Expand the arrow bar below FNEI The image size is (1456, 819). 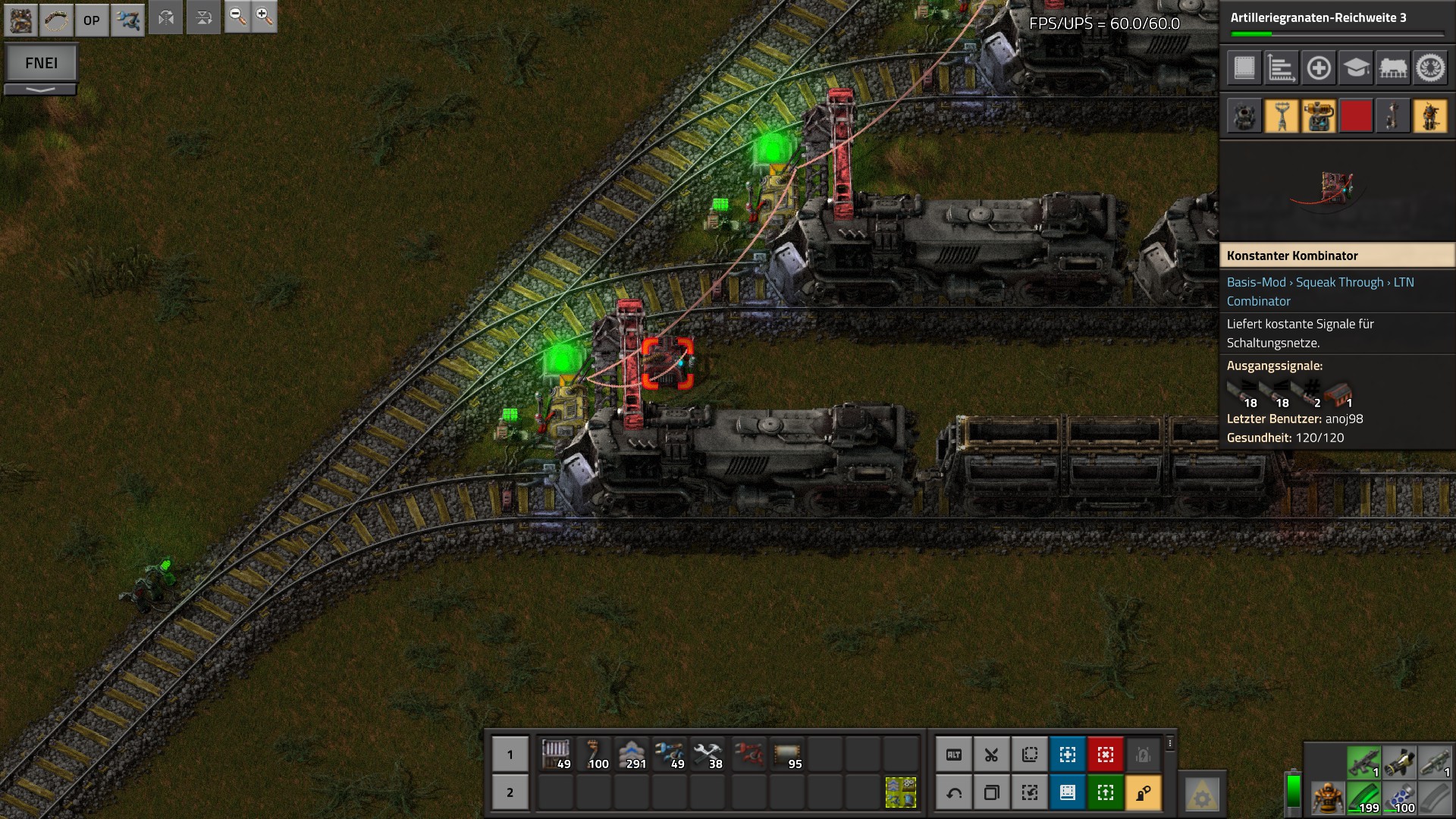click(41, 89)
